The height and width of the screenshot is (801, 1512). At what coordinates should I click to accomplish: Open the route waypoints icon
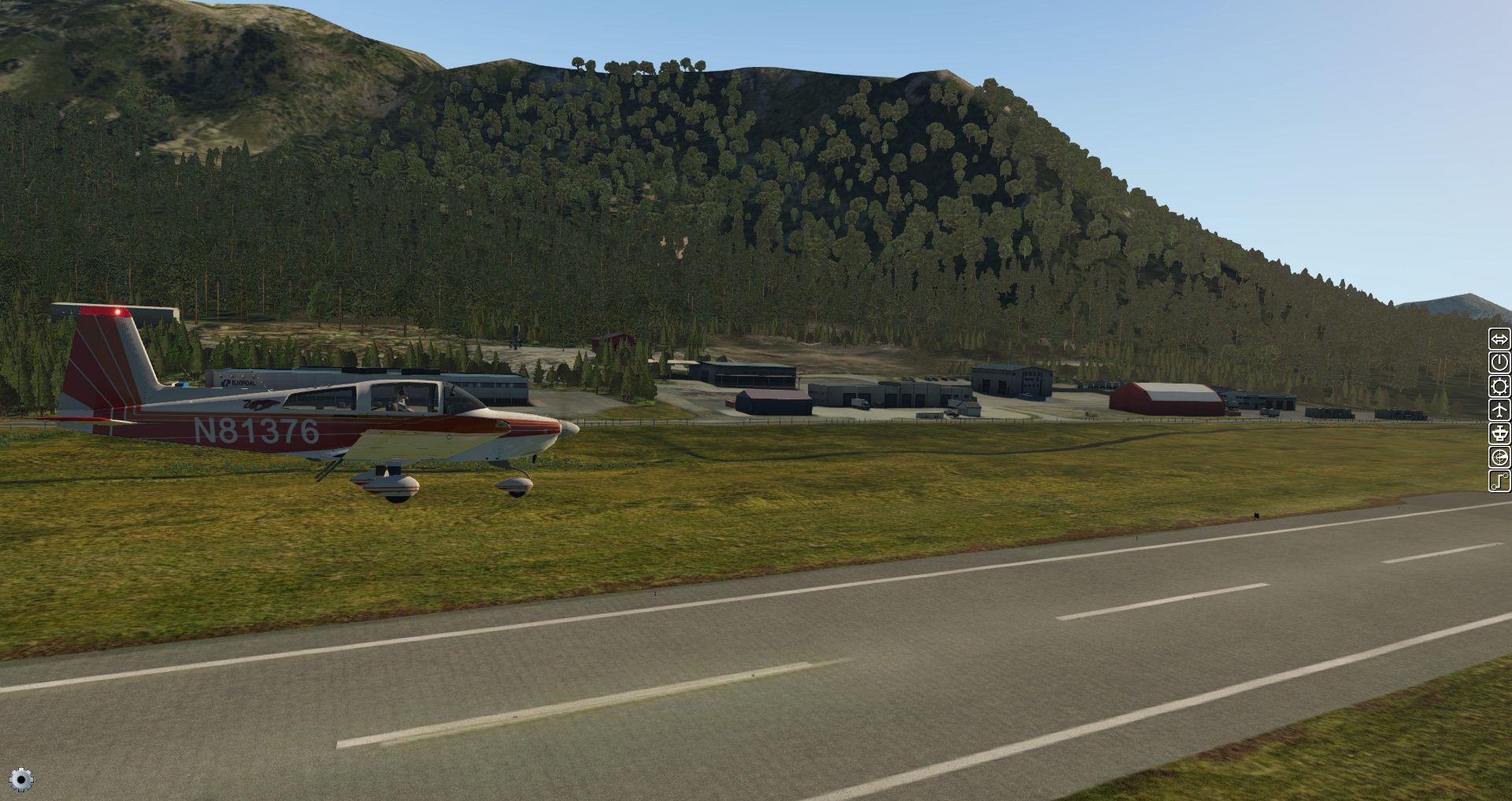[1499, 481]
